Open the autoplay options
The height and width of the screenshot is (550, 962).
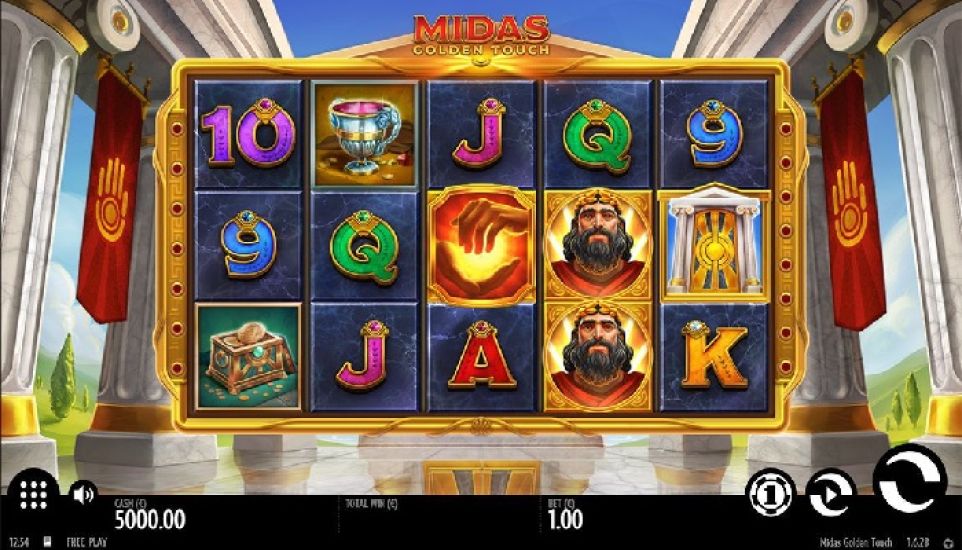point(829,493)
